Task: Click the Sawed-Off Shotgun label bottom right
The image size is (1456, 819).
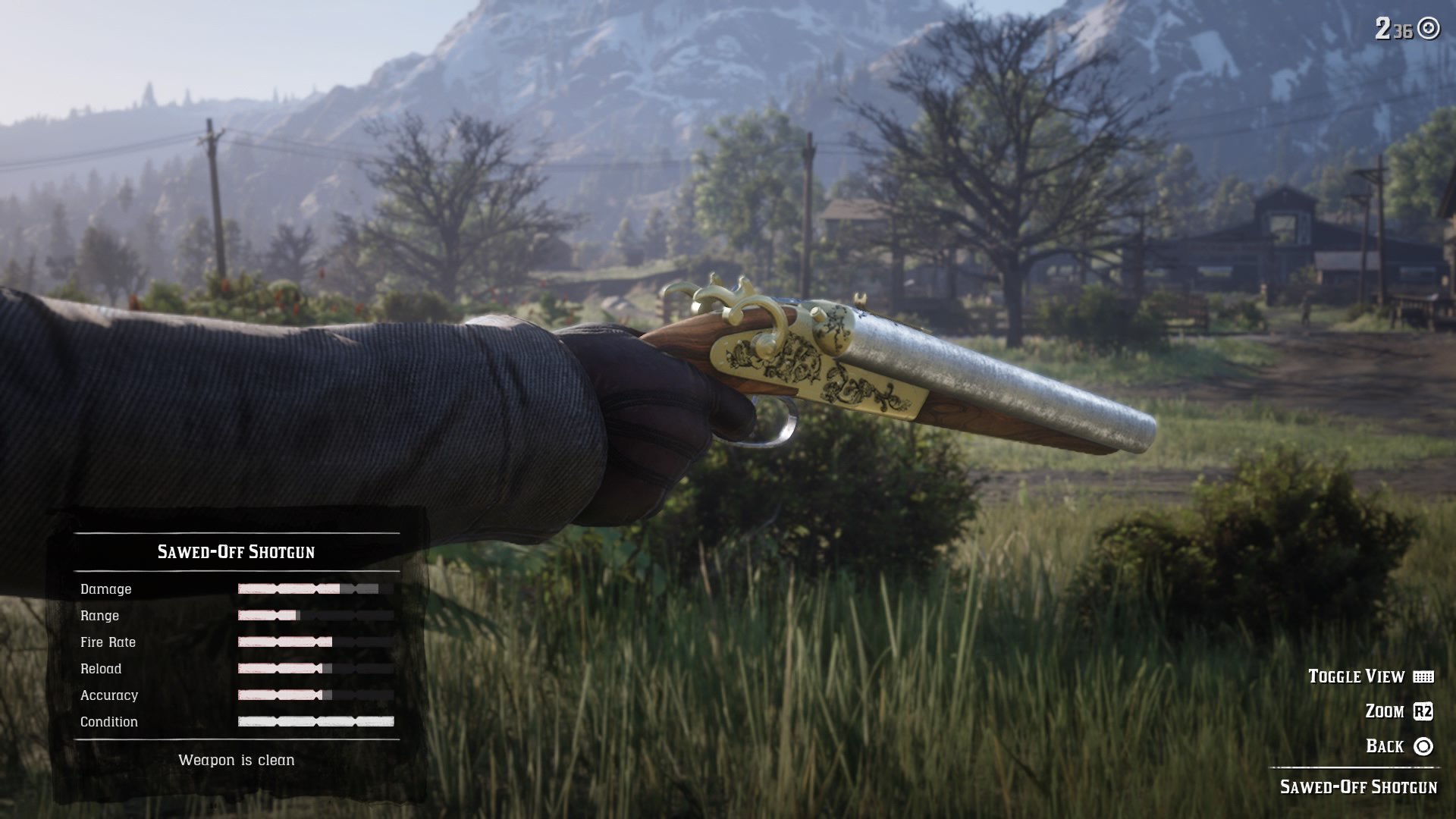Action: click(x=1365, y=789)
